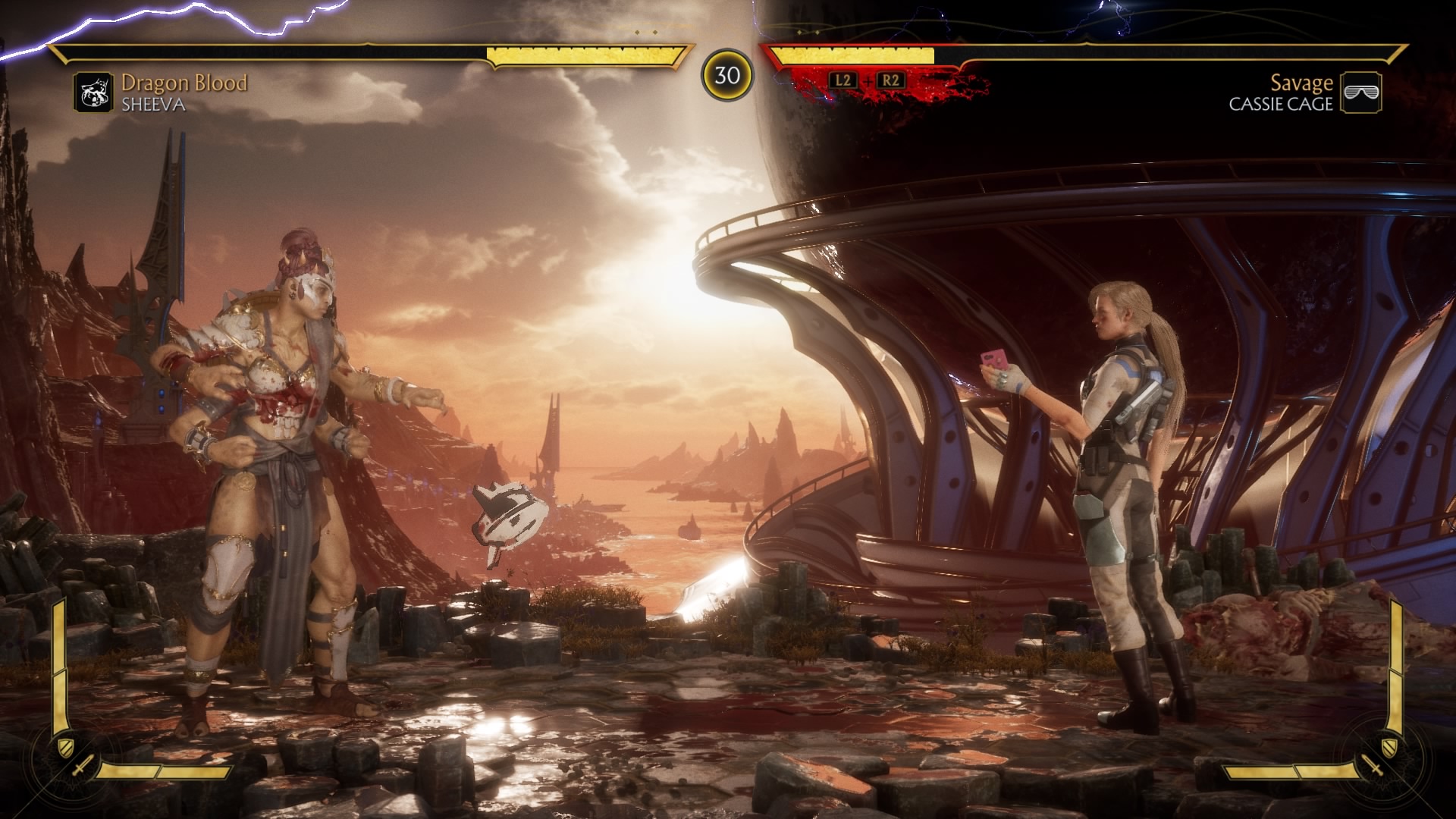Click Cassie Cage's offensive sword meter icon

click(1373, 767)
